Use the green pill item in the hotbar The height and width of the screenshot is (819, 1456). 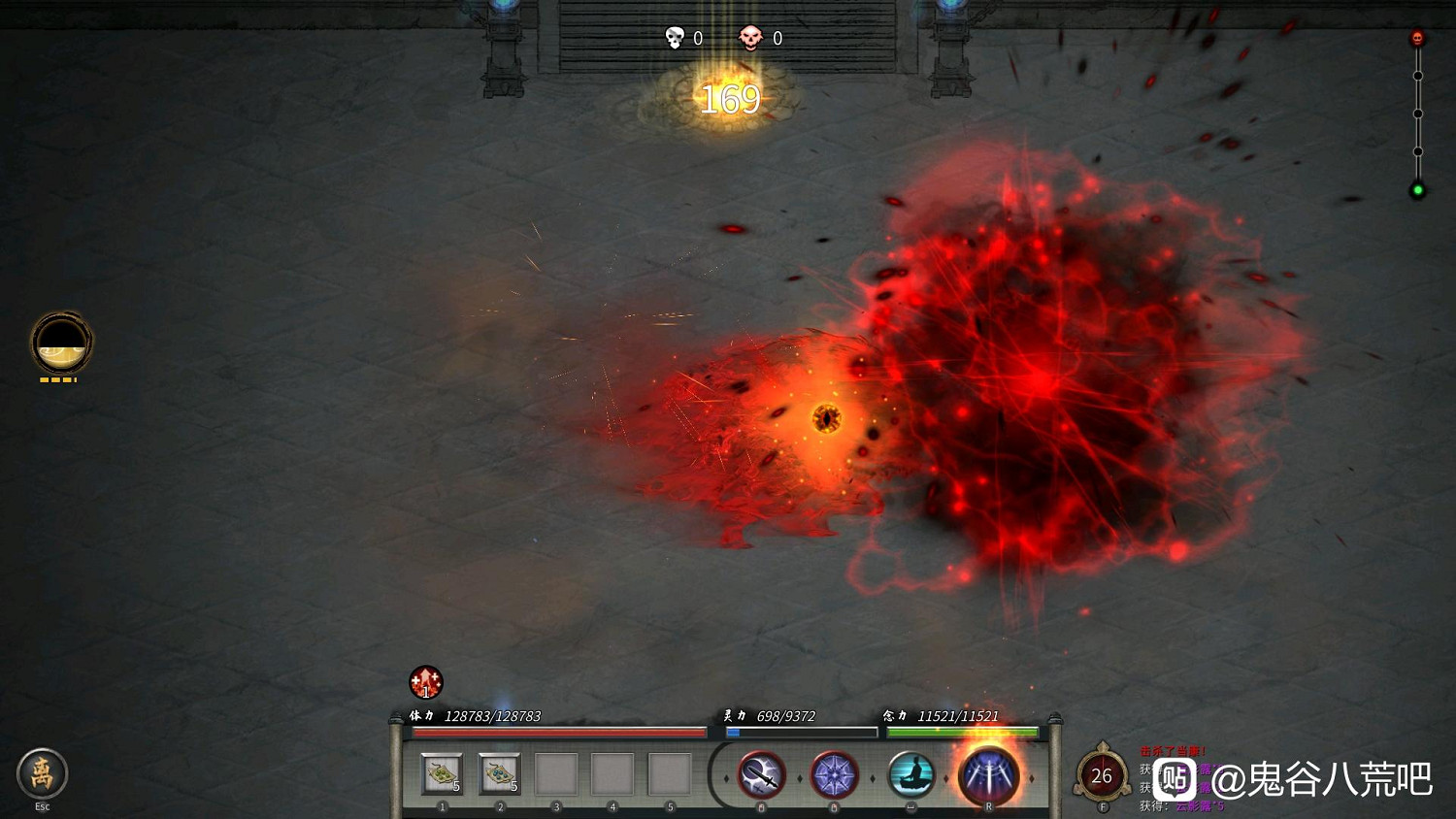click(442, 774)
